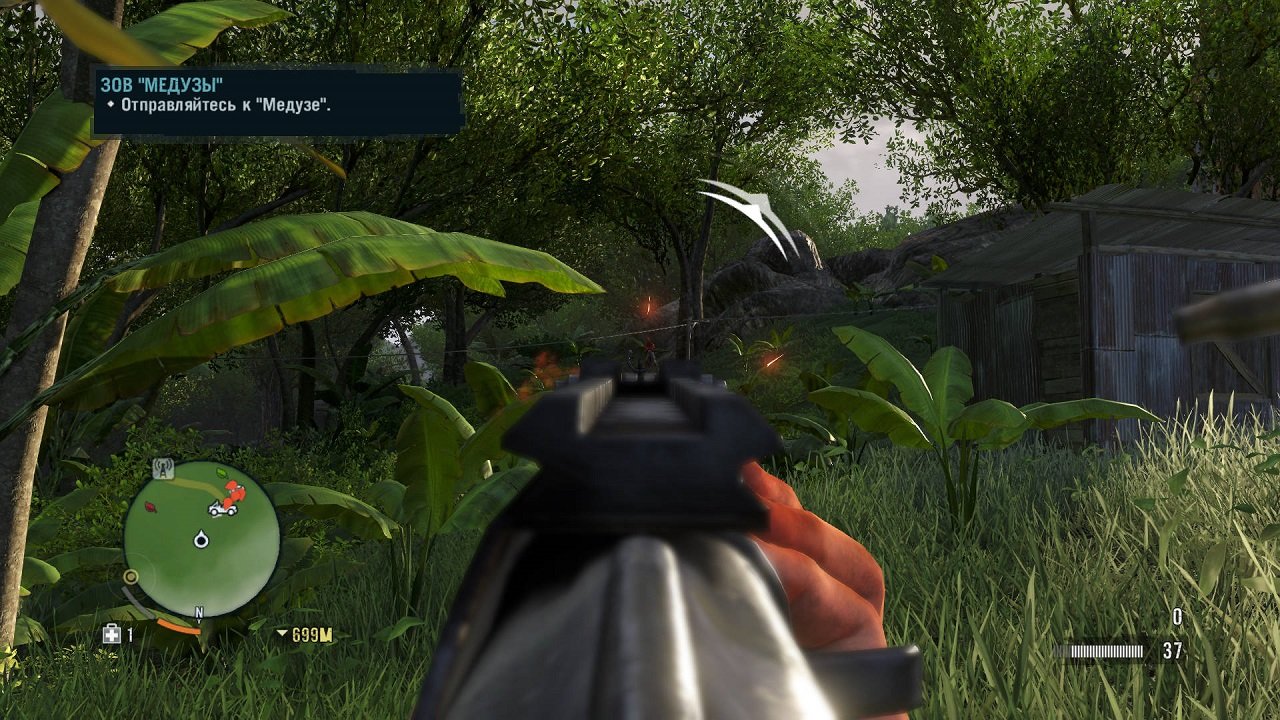The height and width of the screenshot is (720, 1280).
Task: Click the white vehicle icon on minimap
Action: point(223,510)
